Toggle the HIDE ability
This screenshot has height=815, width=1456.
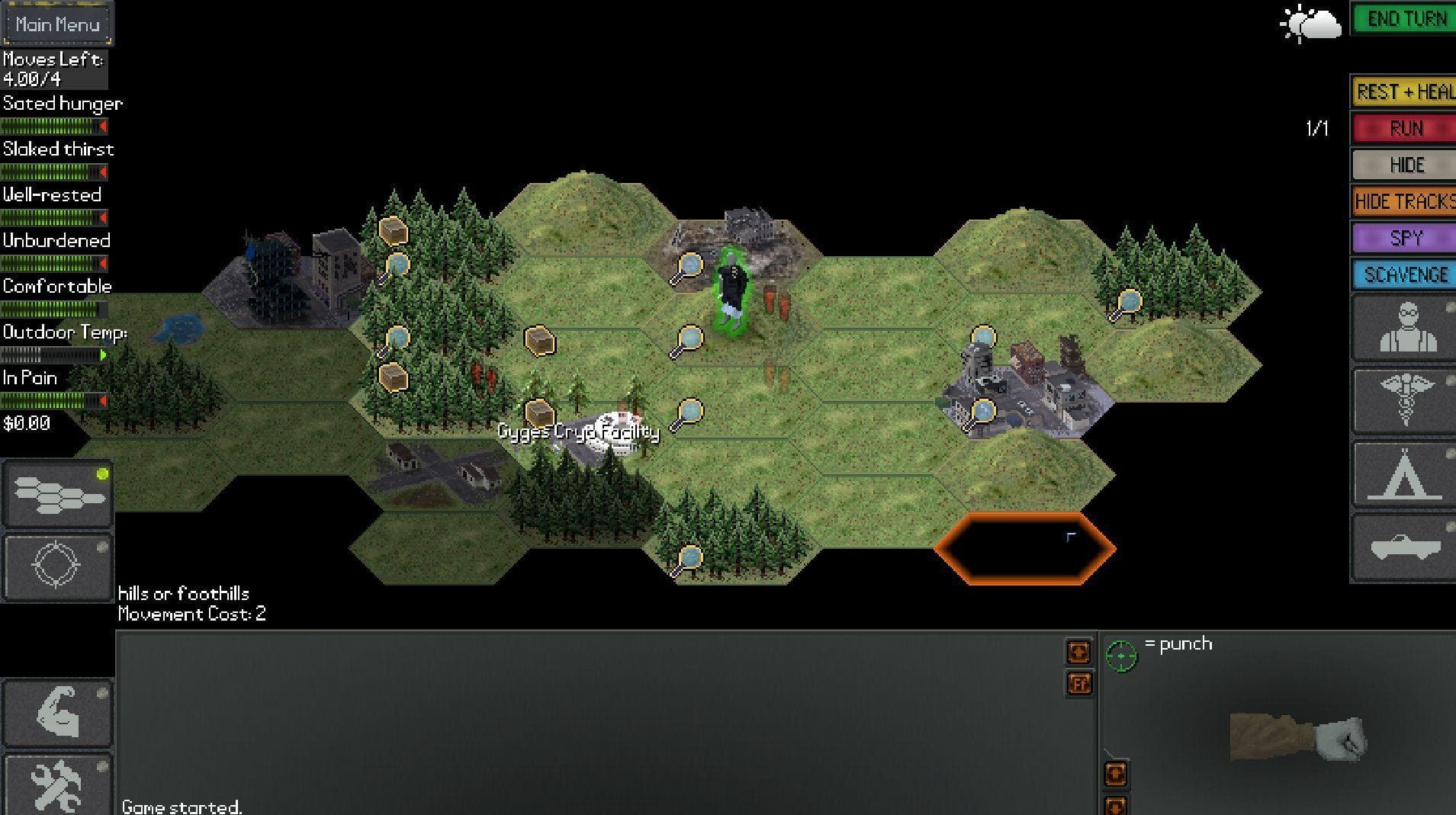pos(1402,165)
